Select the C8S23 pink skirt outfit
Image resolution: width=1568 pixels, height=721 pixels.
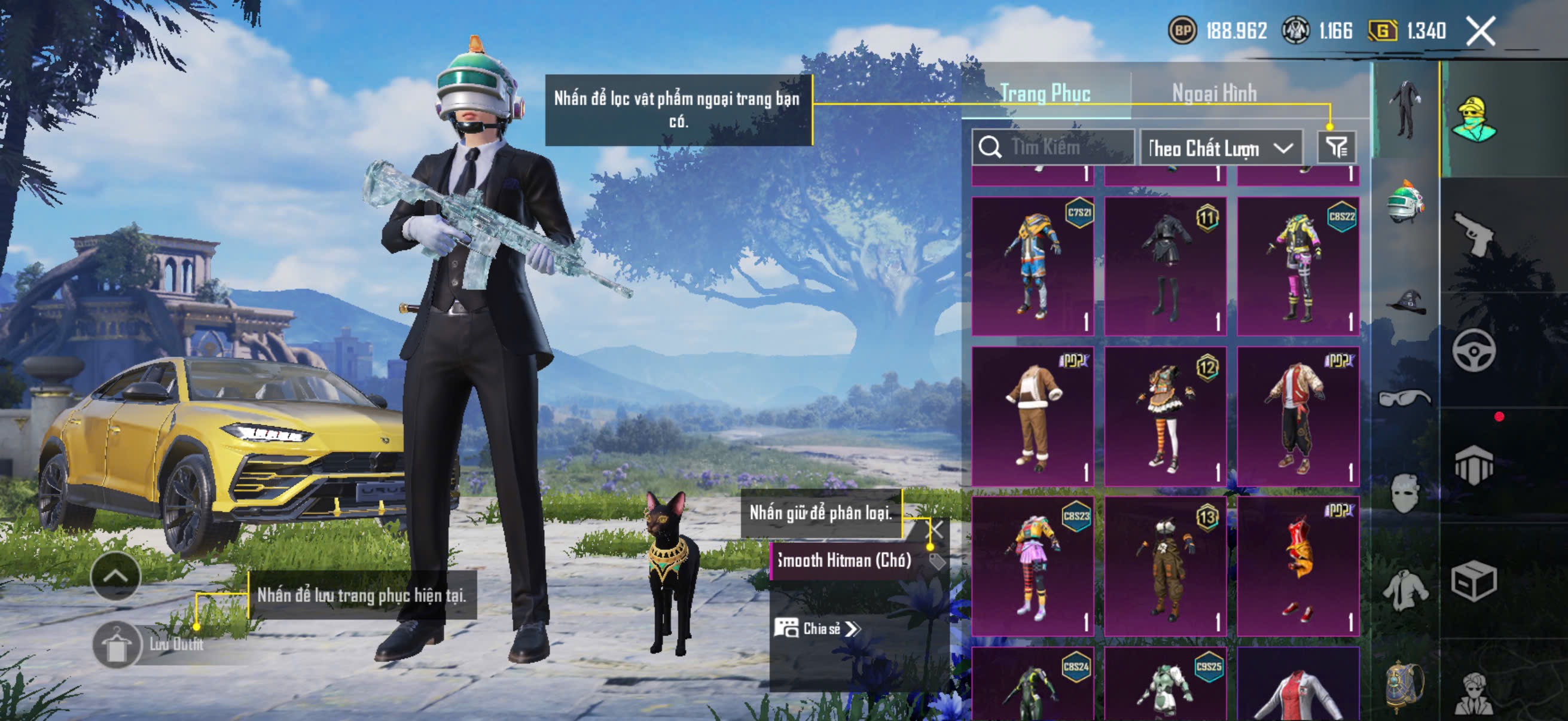point(1032,566)
